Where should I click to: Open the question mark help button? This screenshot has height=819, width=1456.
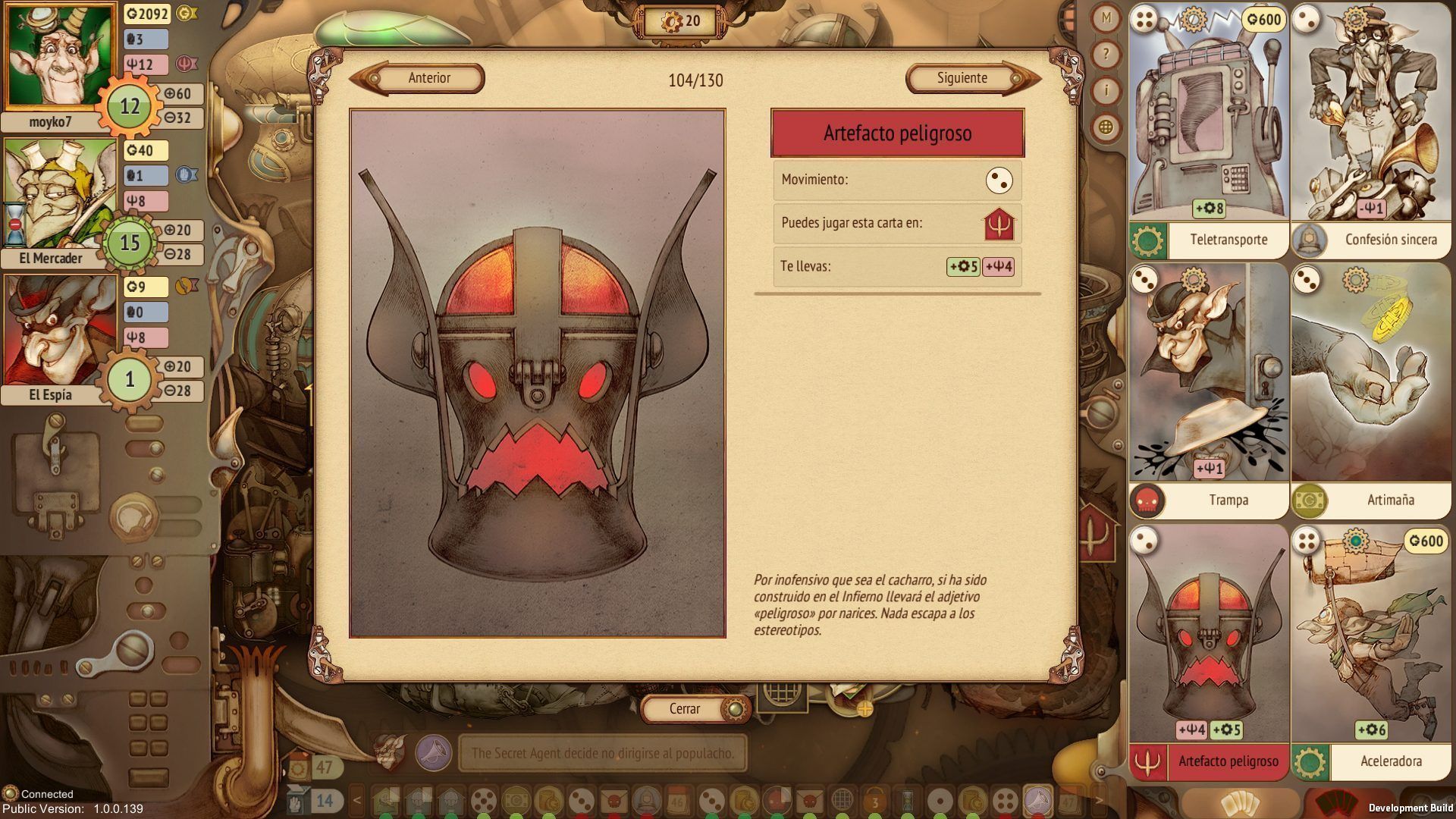click(x=1106, y=55)
